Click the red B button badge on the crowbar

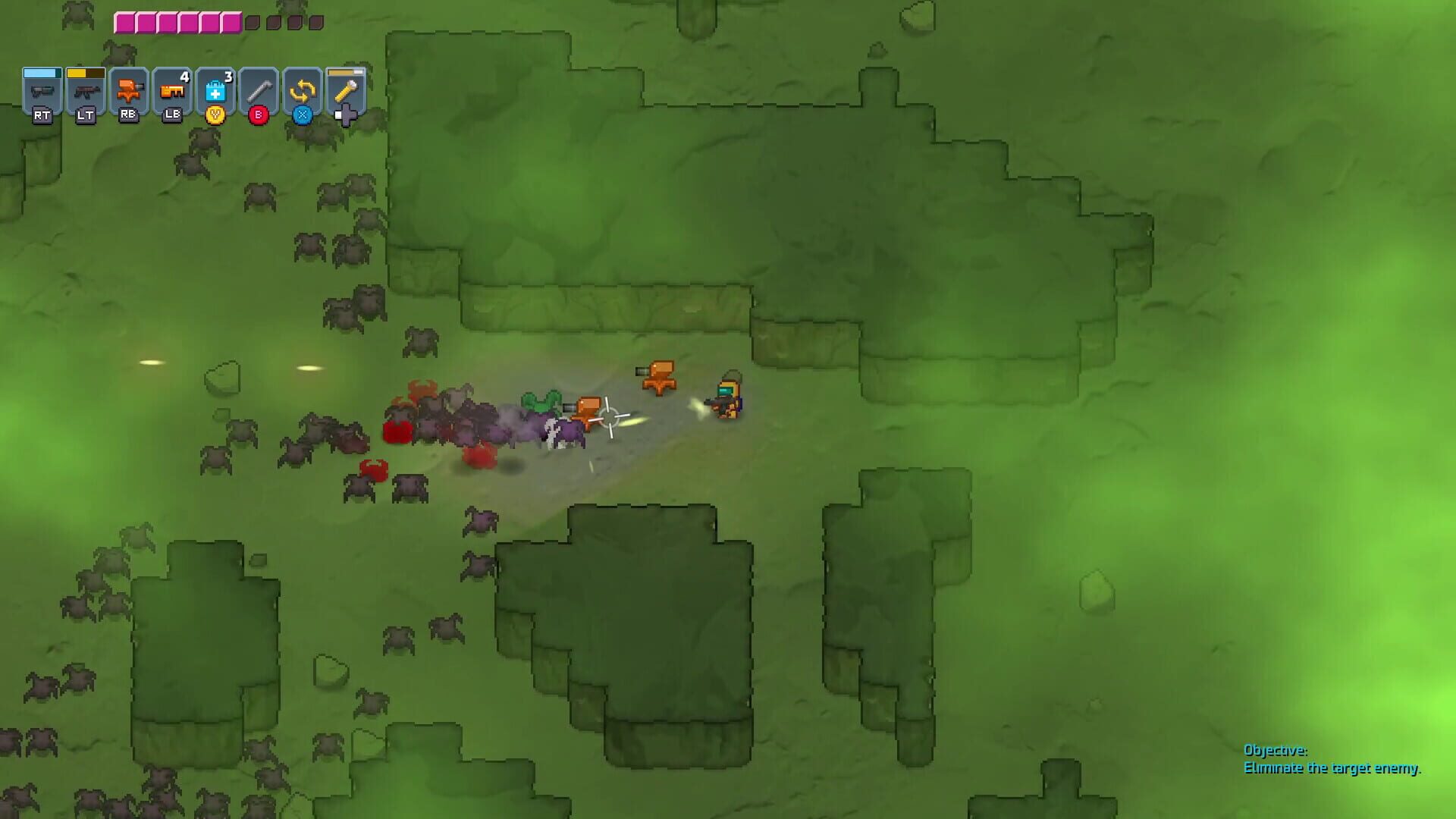(x=258, y=115)
